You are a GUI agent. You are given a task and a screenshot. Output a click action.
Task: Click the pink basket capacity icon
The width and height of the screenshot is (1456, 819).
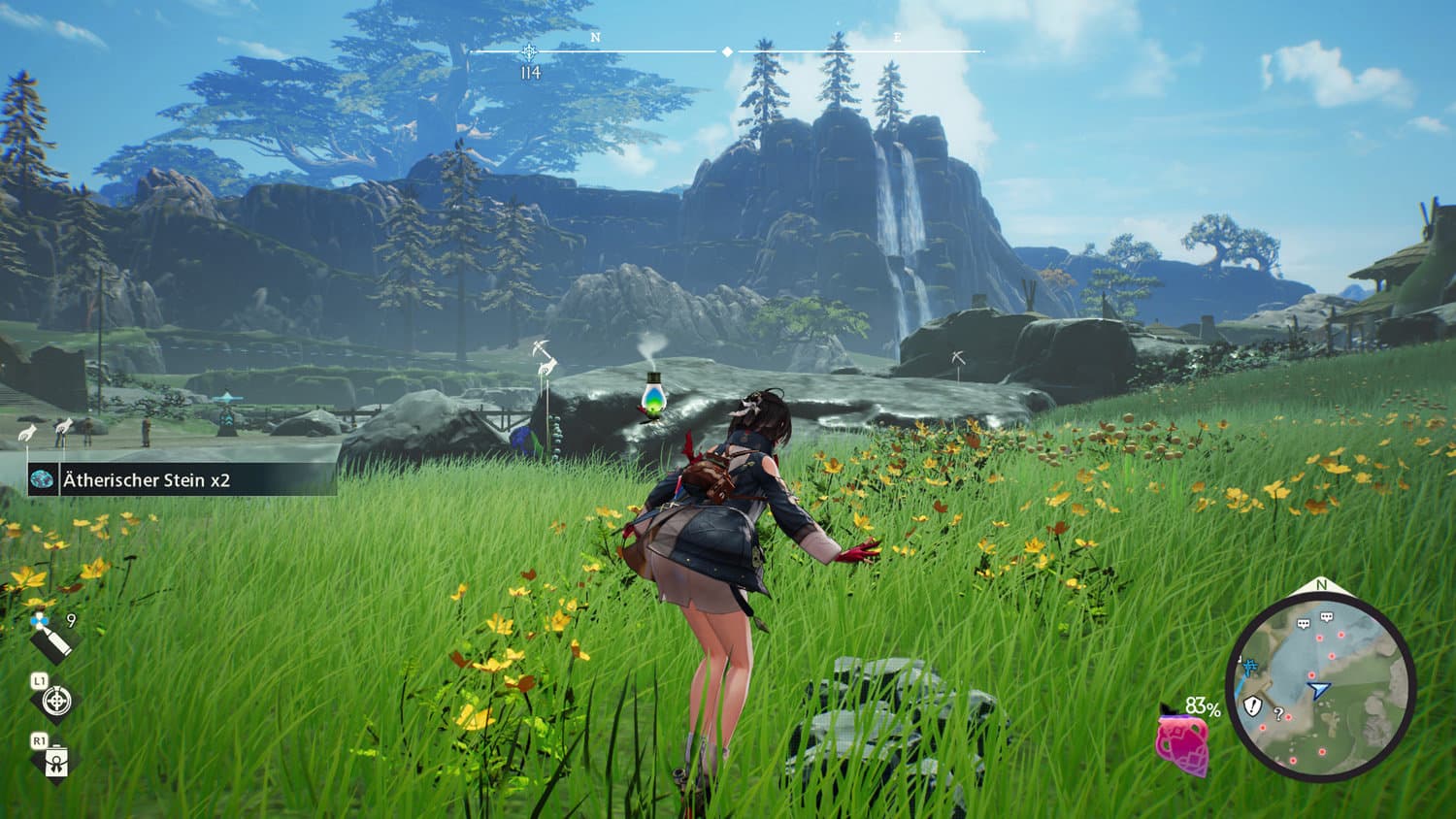(x=1182, y=743)
